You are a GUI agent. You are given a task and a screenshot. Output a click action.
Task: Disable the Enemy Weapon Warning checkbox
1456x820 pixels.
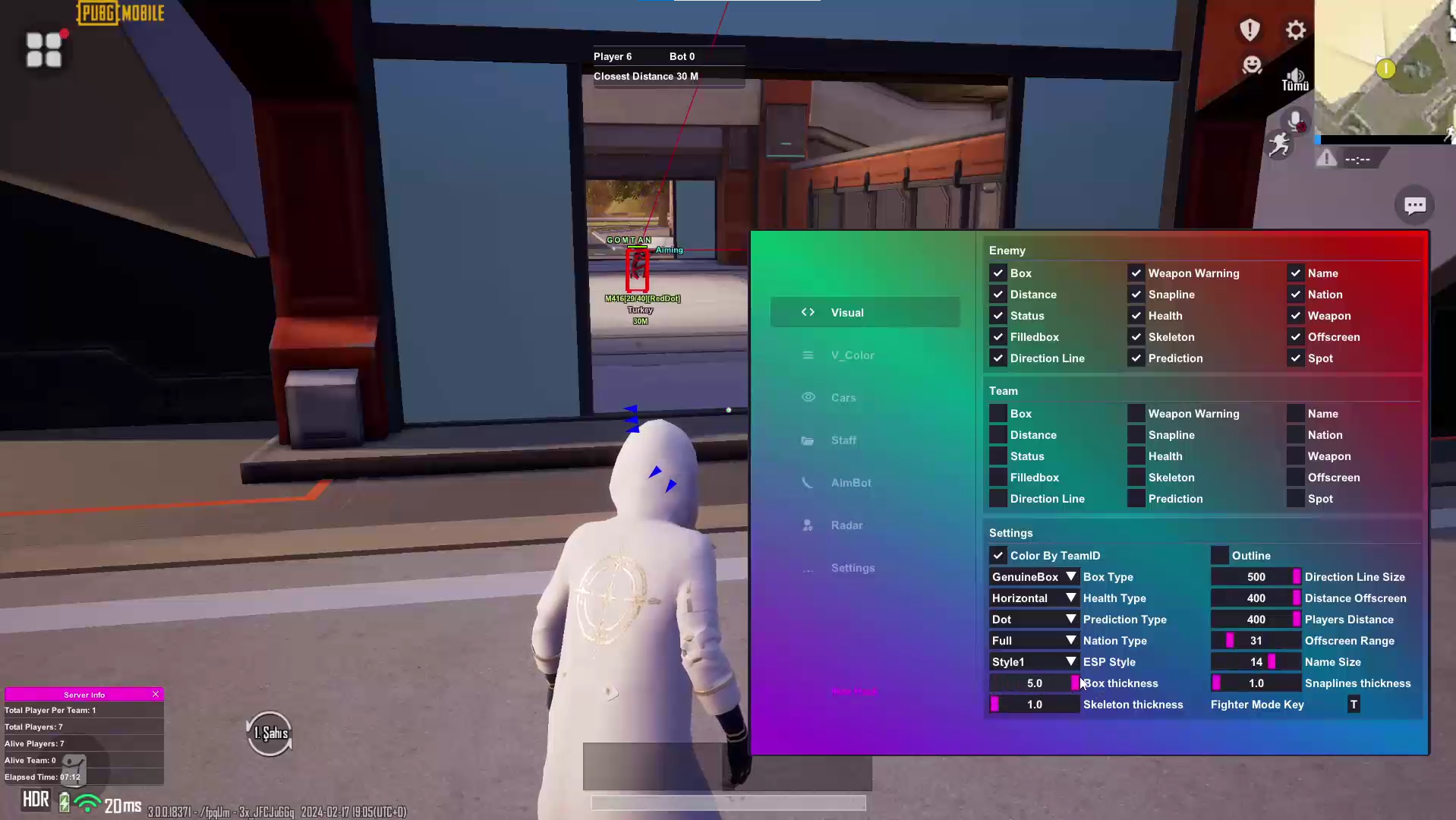pyautogui.click(x=1136, y=273)
